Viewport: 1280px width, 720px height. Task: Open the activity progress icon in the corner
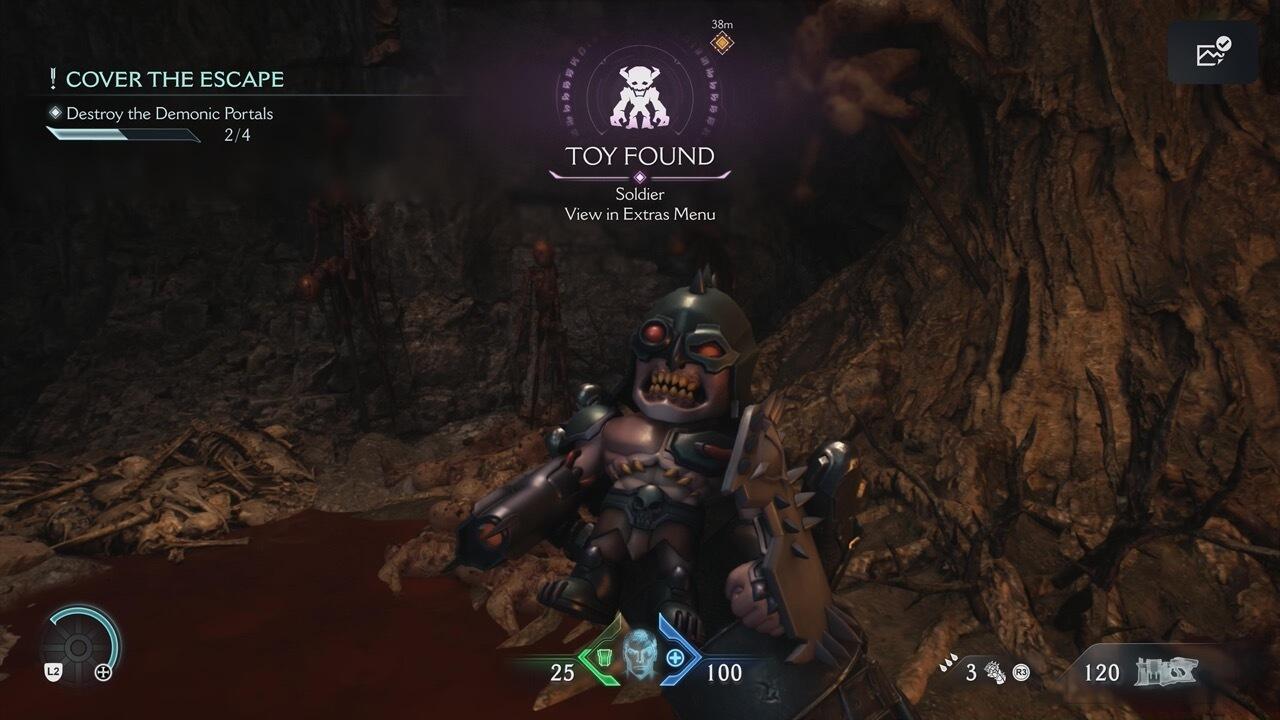(1213, 51)
